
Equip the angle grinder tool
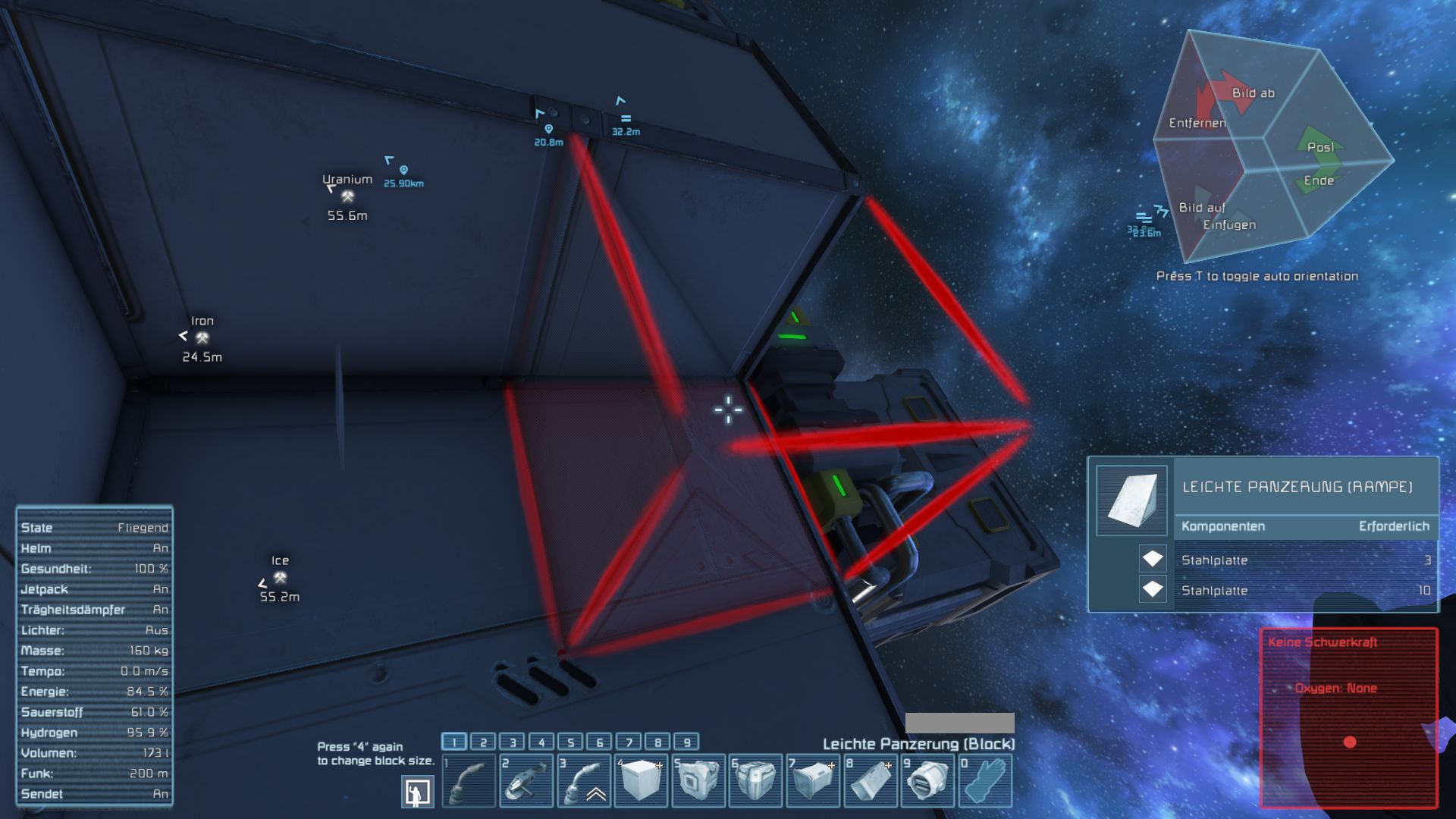click(x=526, y=780)
